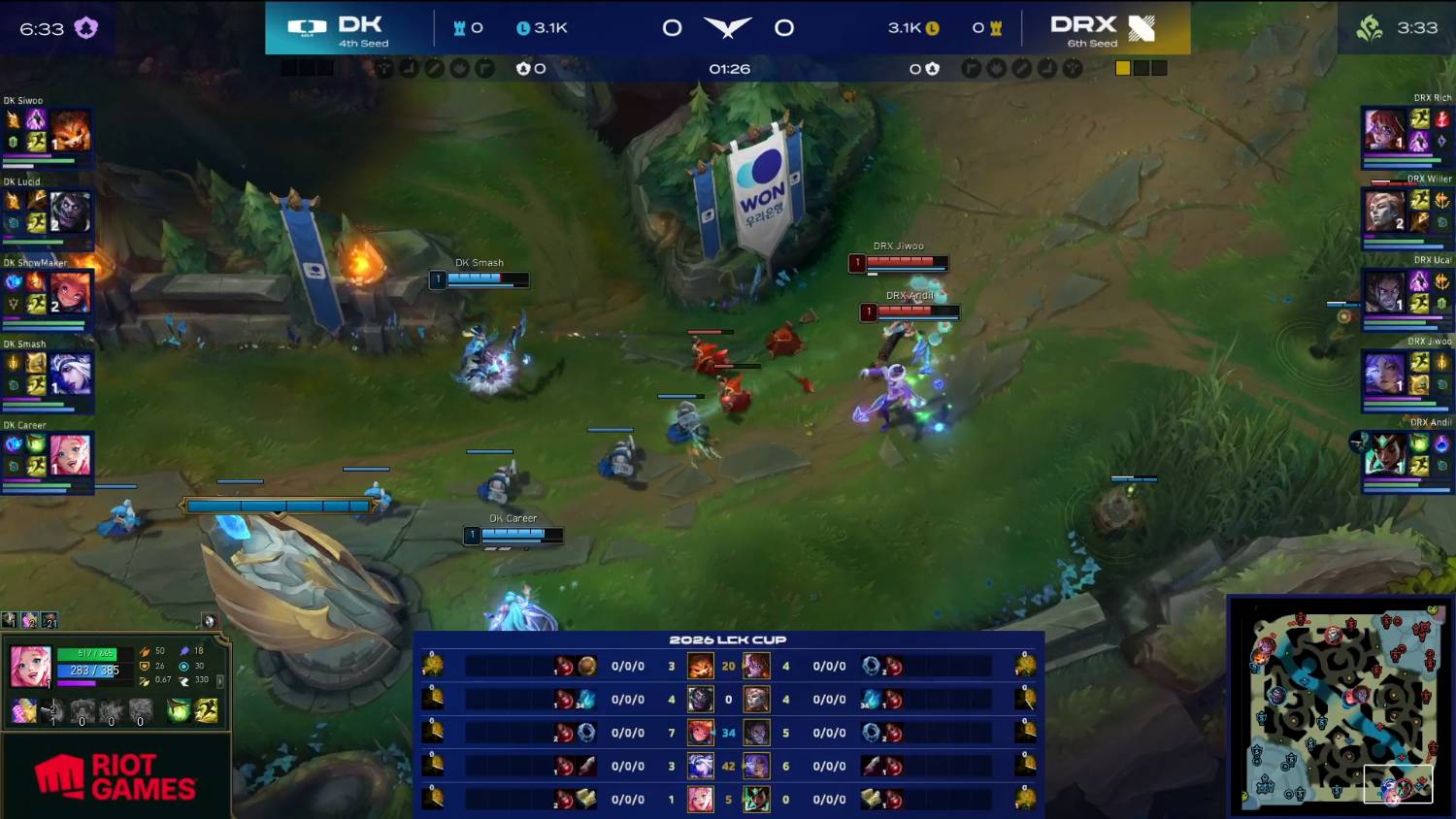The image size is (1456, 819).
Task: Select the Flash summoner spell icon
Action: coord(206,711)
